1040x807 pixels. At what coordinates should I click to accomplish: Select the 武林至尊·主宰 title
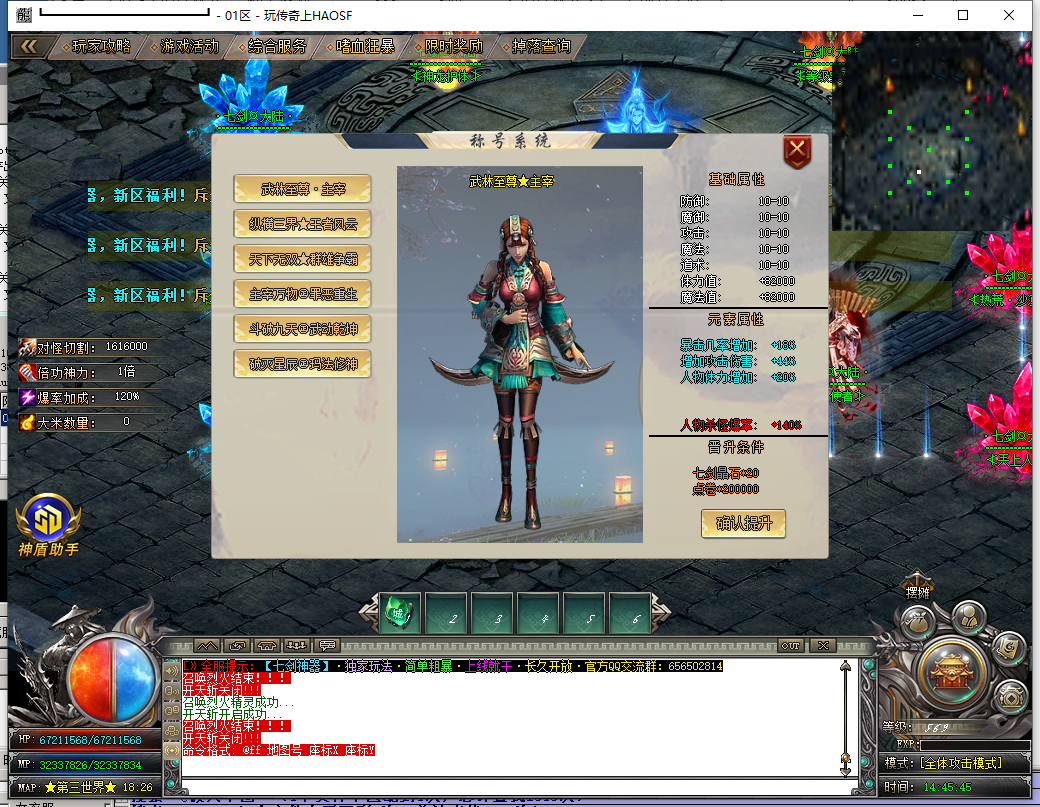click(302, 188)
